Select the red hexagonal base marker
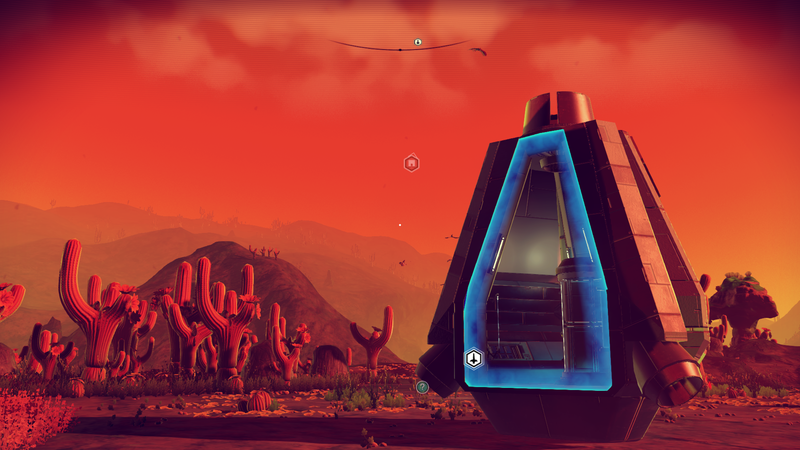The width and height of the screenshot is (800, 450). 411,162
